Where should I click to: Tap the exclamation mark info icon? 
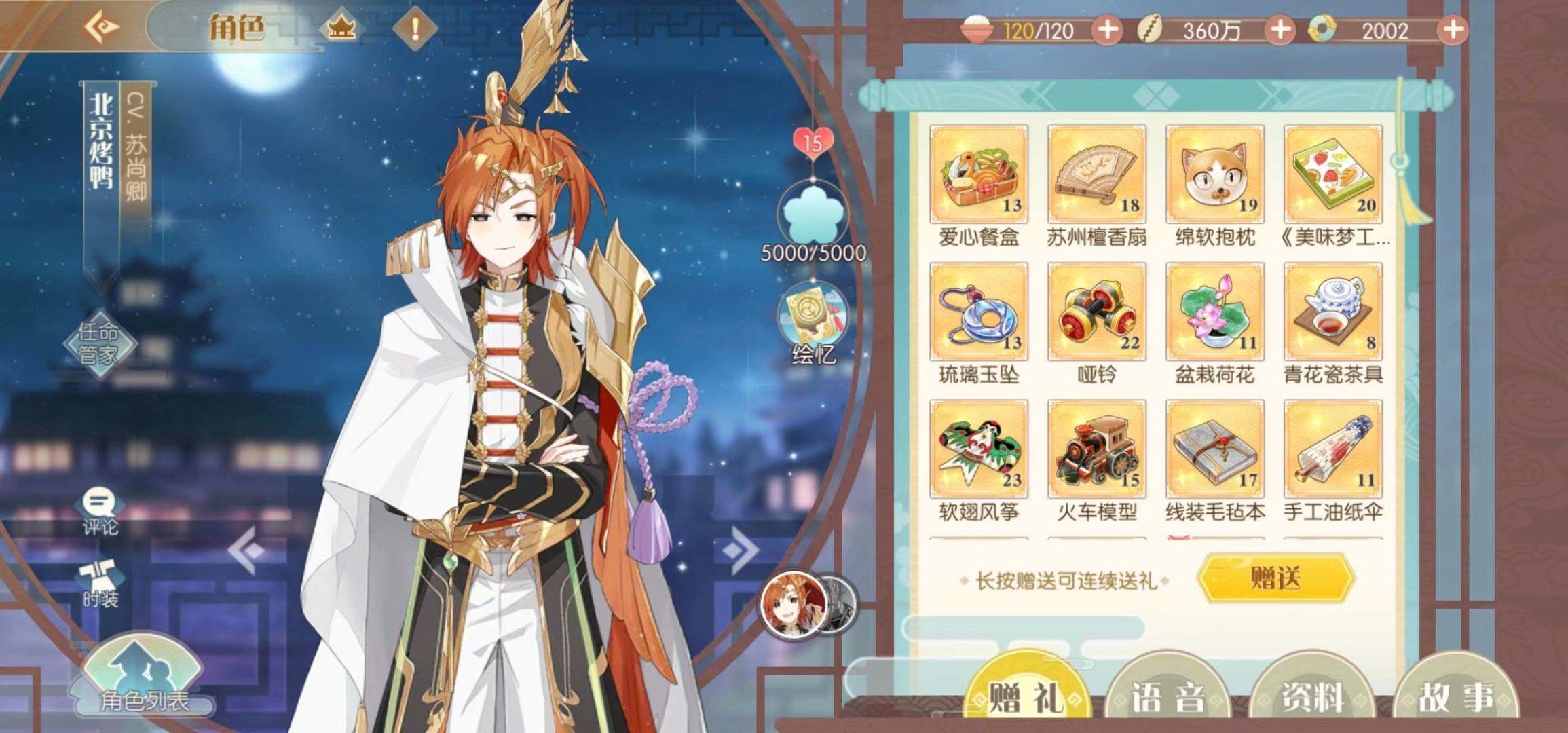(x=415, y=29)
